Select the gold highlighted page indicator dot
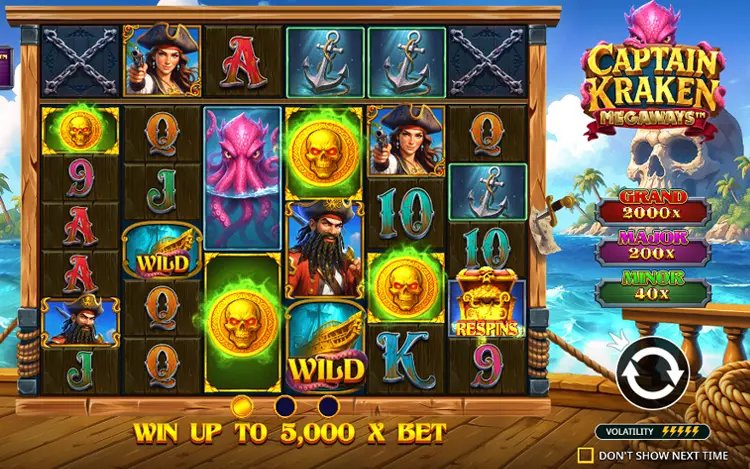This screenshot has width=750, height=469. [x=241, y=406]
